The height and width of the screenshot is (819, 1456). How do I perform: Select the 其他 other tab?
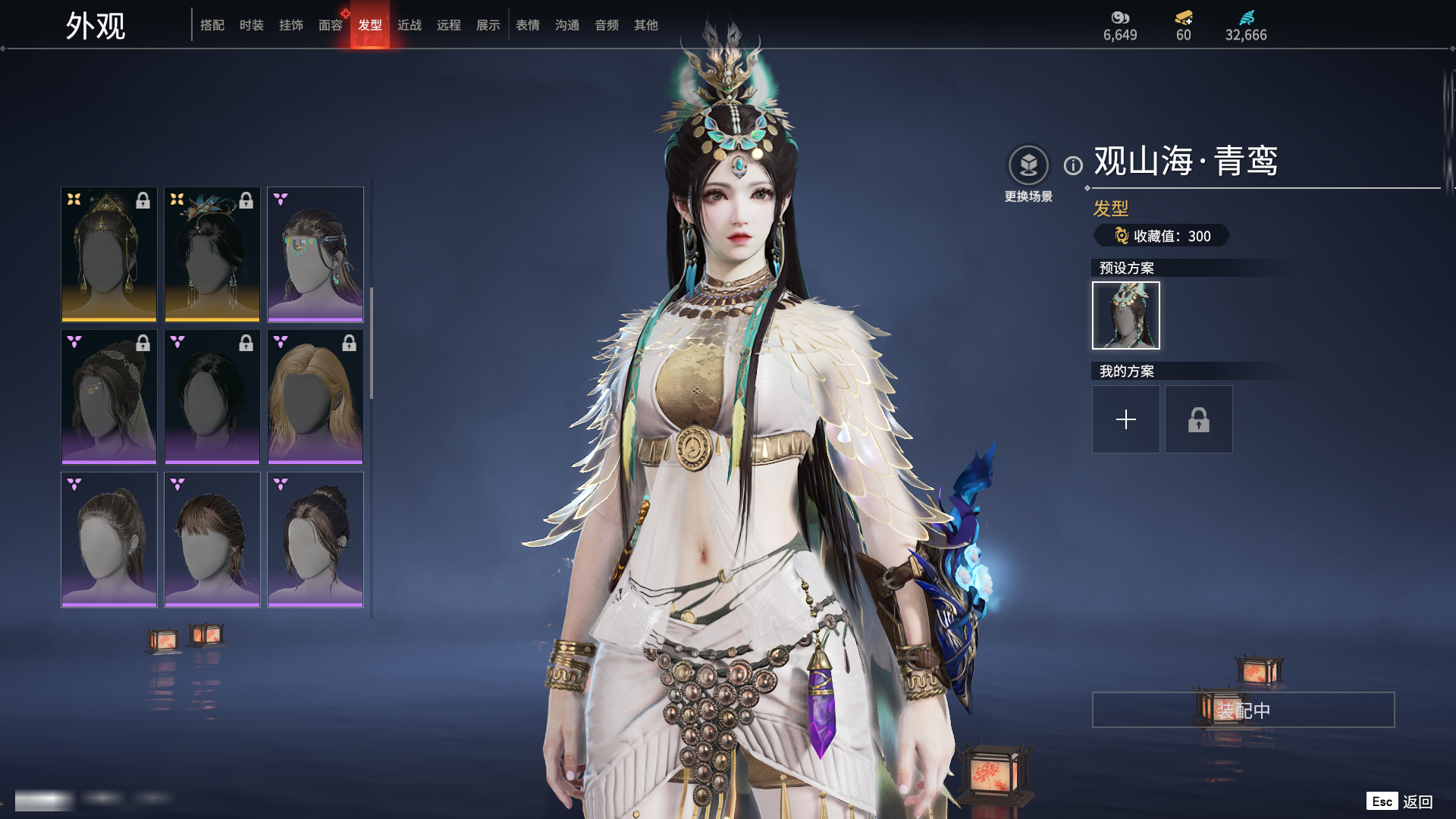pyautogui.click(x=646, y=25)
